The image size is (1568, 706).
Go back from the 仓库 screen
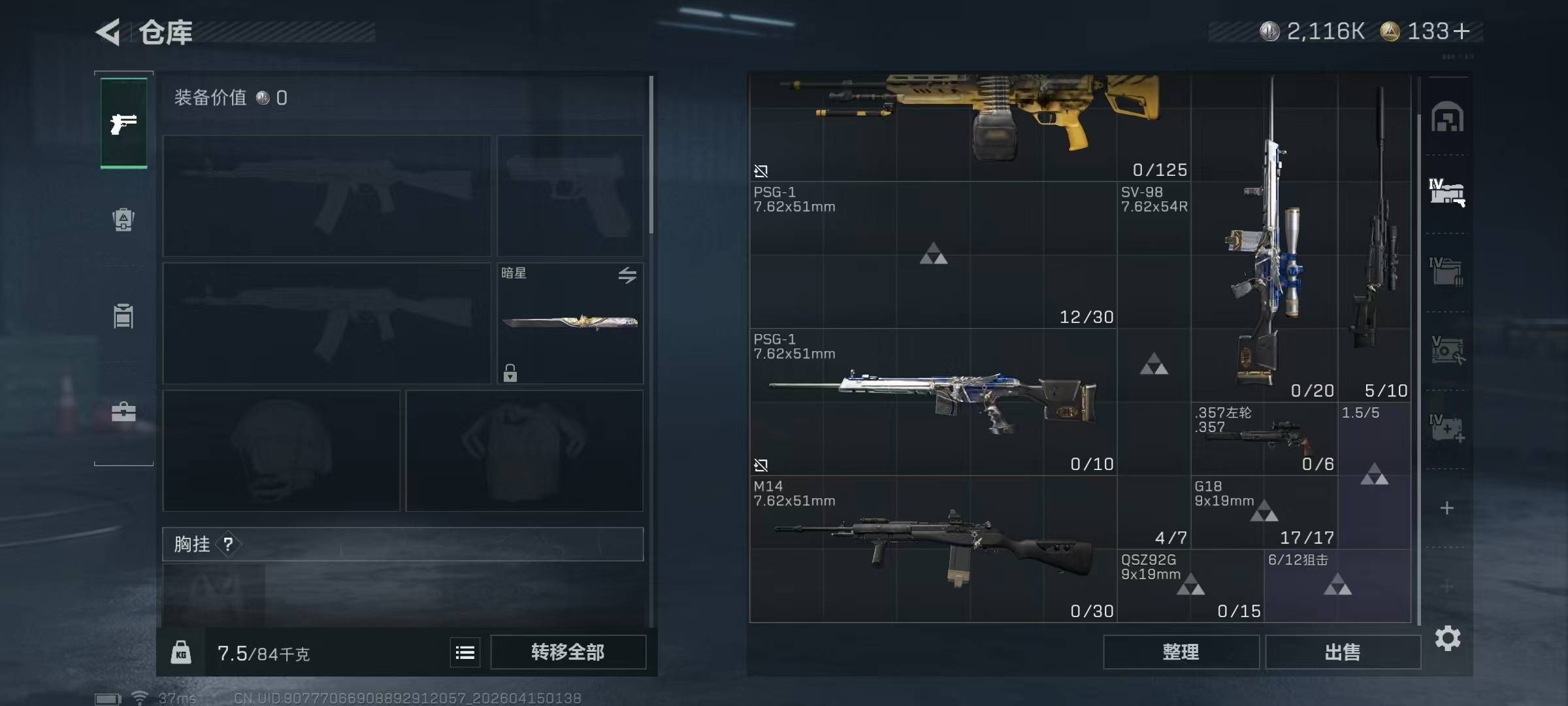[108, 32]
